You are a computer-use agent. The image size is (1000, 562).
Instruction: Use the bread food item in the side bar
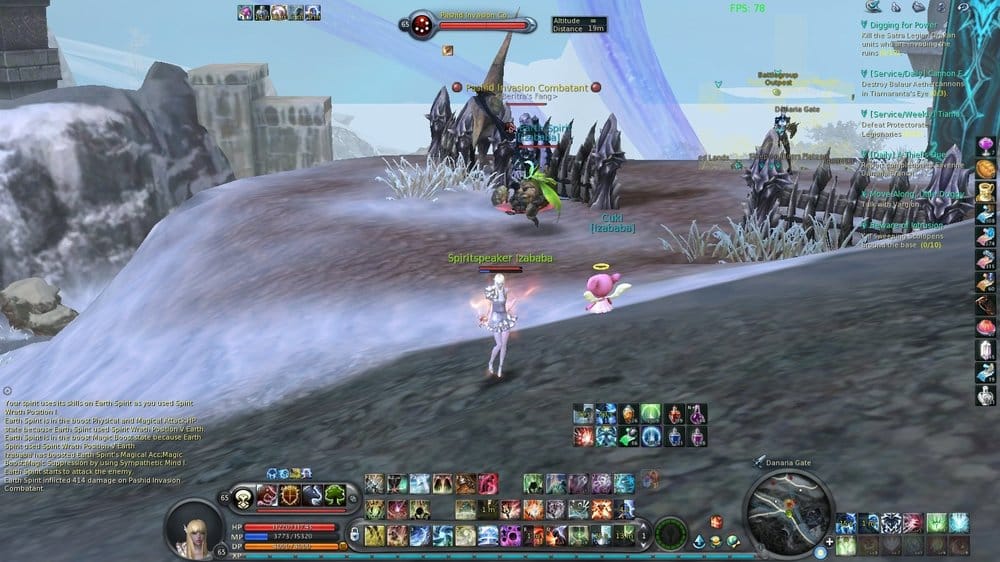point(986,167)
